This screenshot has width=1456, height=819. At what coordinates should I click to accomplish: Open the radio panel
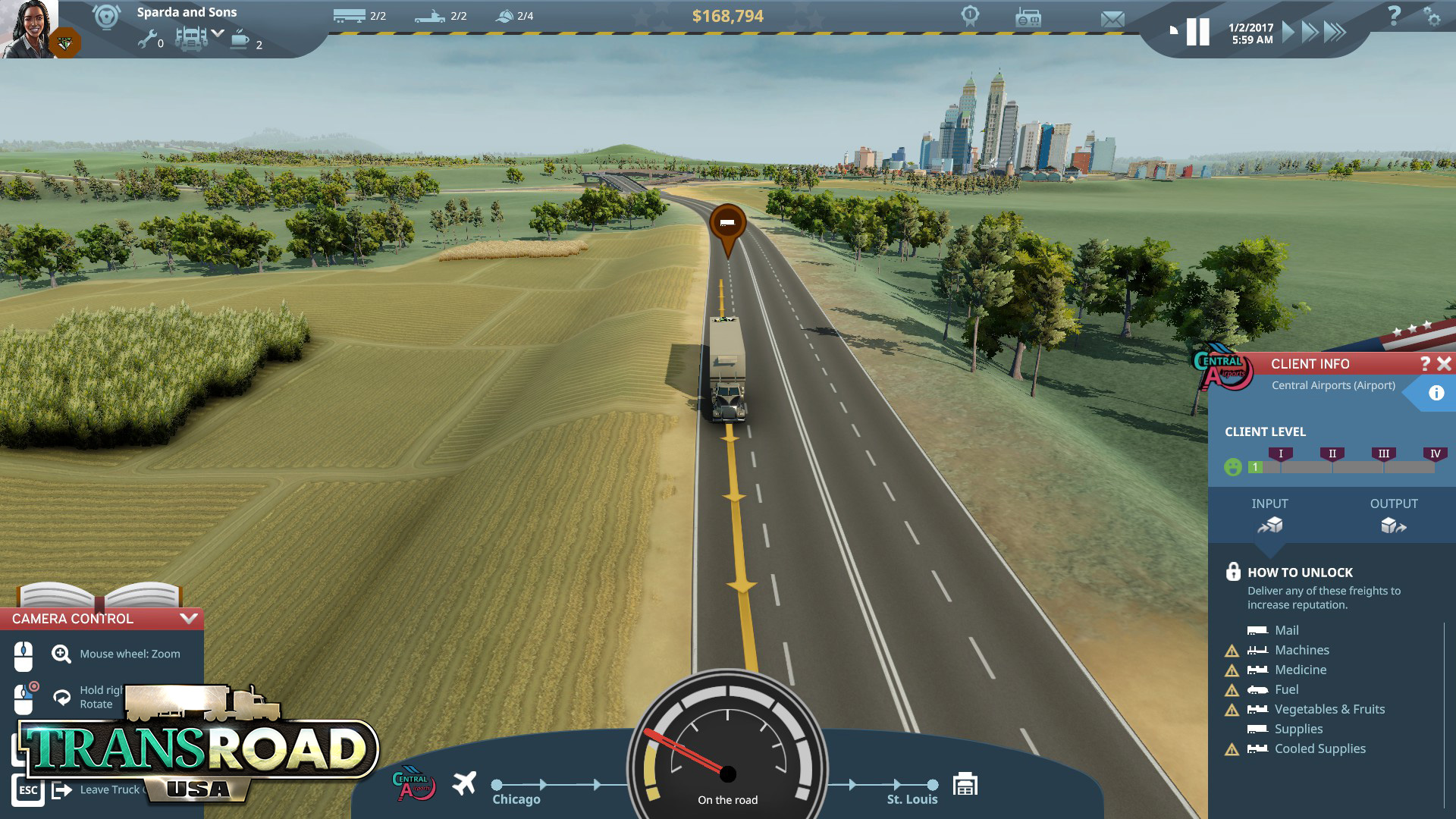tap(1028, 18)
